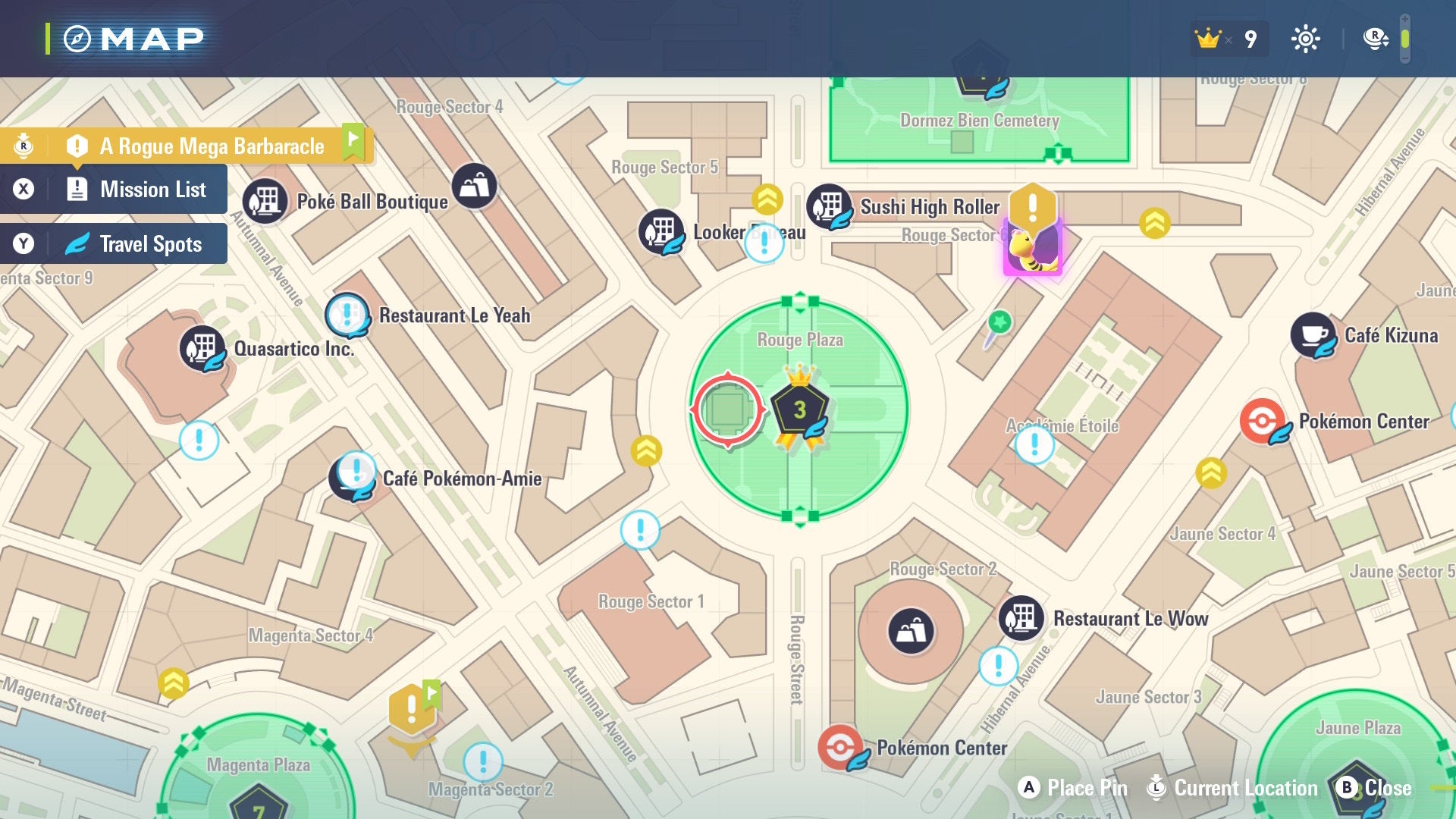This screenshot has width=1456, height=819.
Task: Select the Rouge Plaza battle zone 3 badge
Action: (x=799, y=410)
